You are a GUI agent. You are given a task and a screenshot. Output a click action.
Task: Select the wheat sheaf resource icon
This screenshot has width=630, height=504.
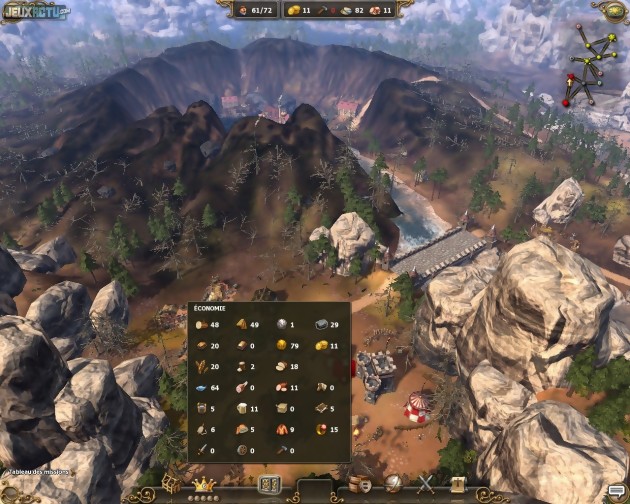pos(200,367)
